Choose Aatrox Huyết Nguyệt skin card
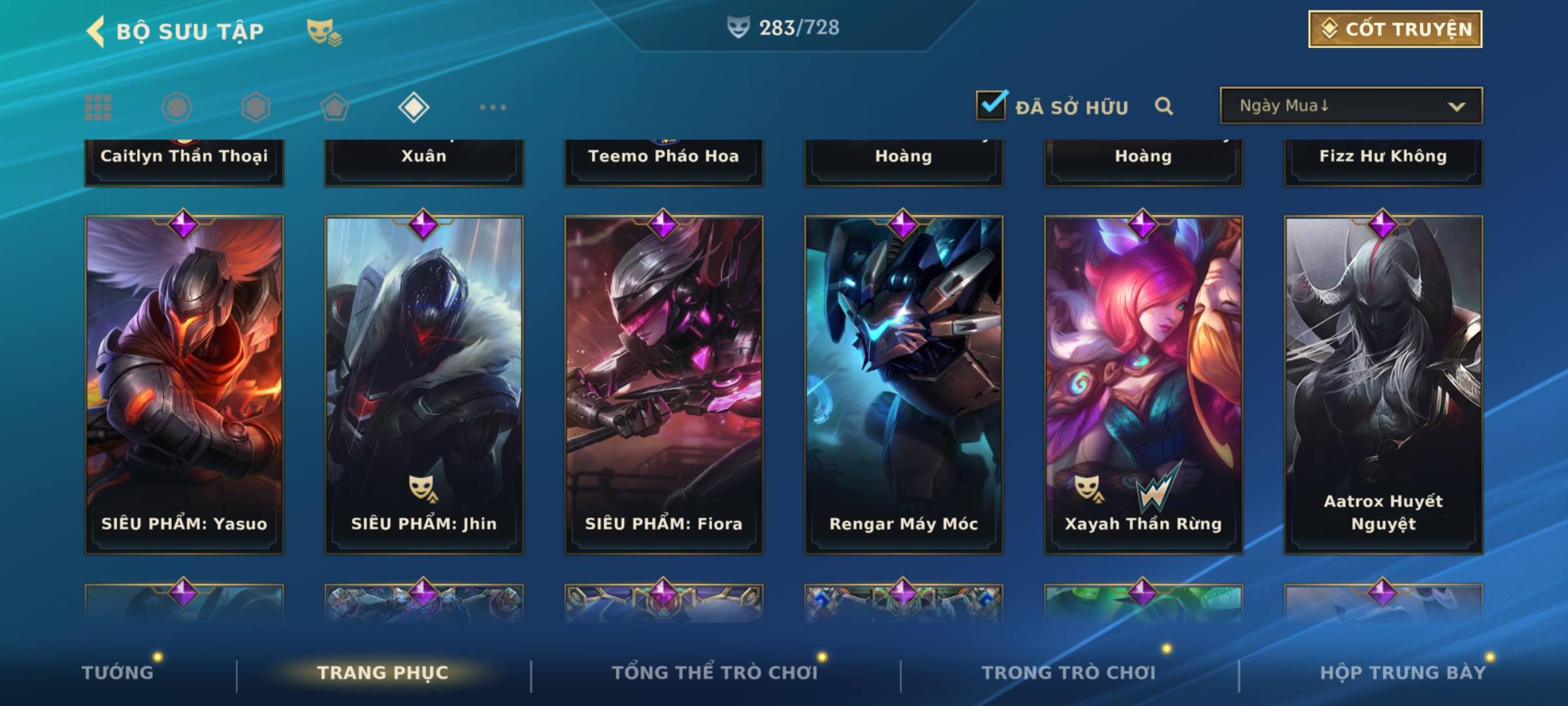The width and height of the screenshot is (1568, 706). point(1383,384)
